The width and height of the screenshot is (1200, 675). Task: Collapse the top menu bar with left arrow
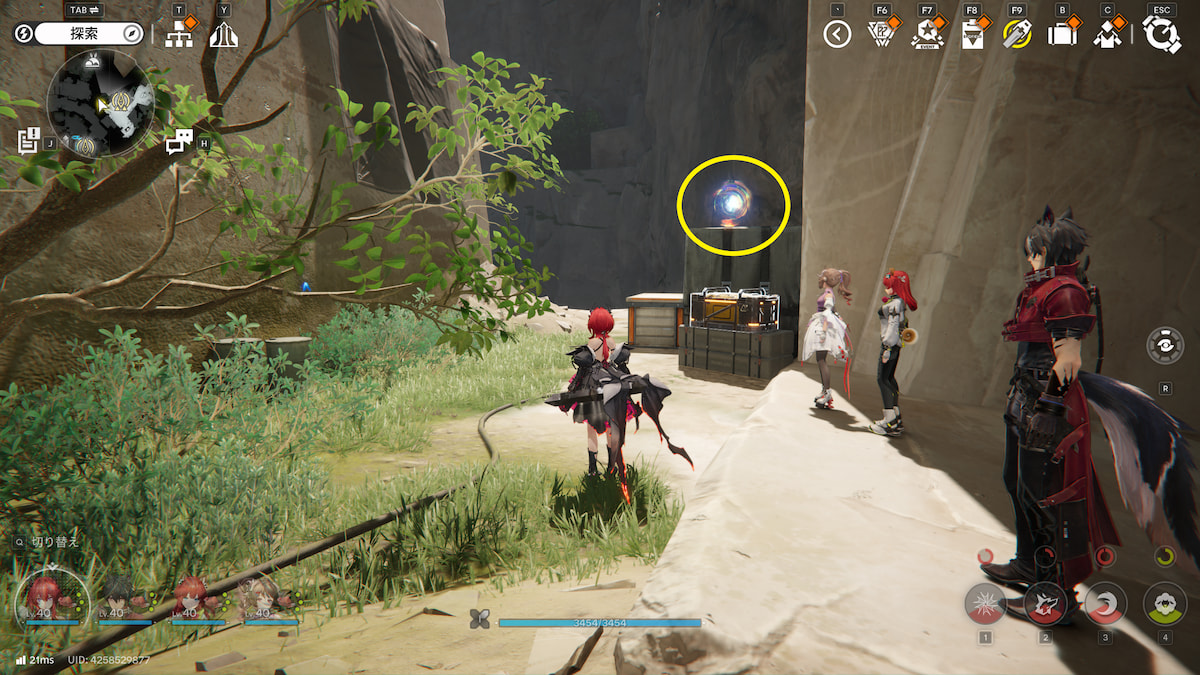(x=837, y=35)
